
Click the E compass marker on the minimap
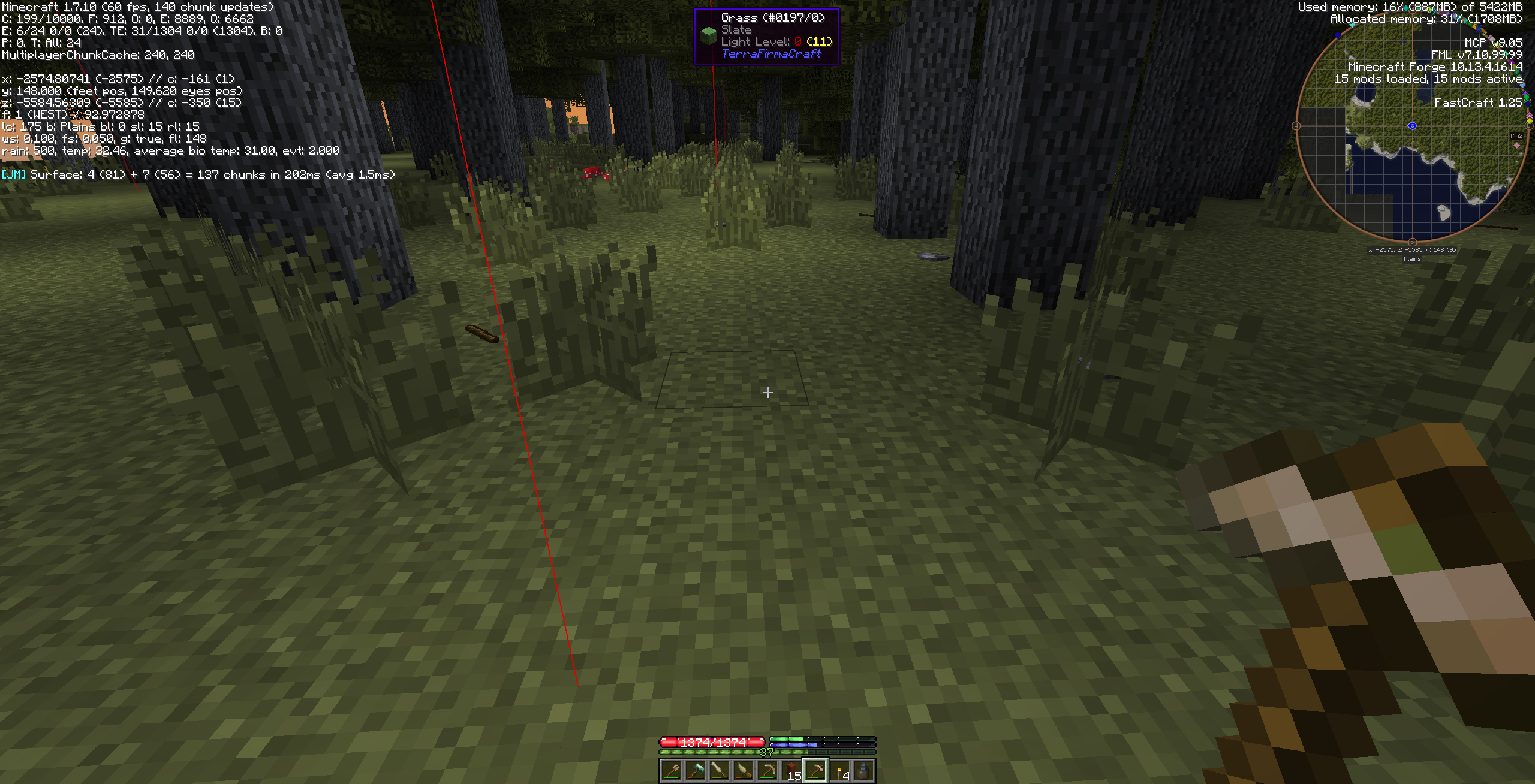[x=1529, y=125]
